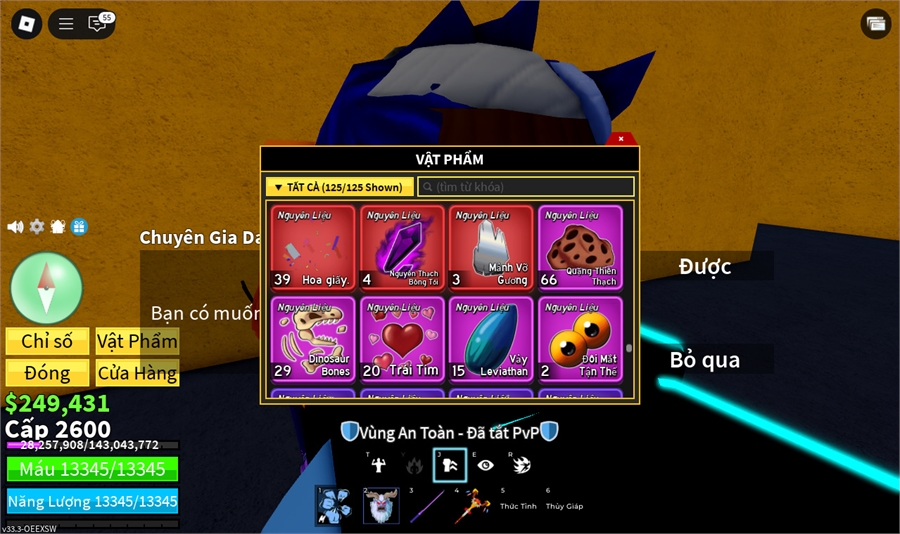Choose the Bỏ qua dialogue option

click(x=705, y=360)
